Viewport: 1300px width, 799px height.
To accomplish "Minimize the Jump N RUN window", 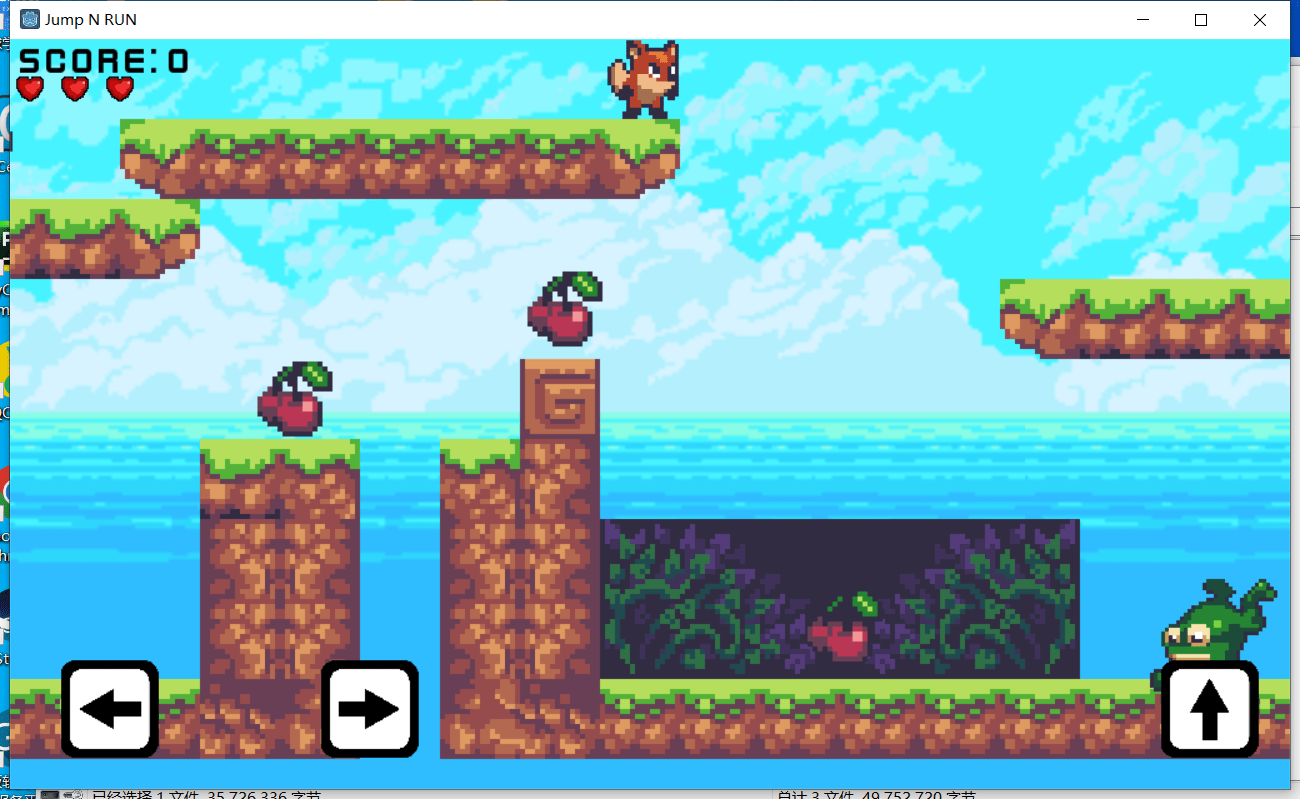I will tap(1142, 19).
